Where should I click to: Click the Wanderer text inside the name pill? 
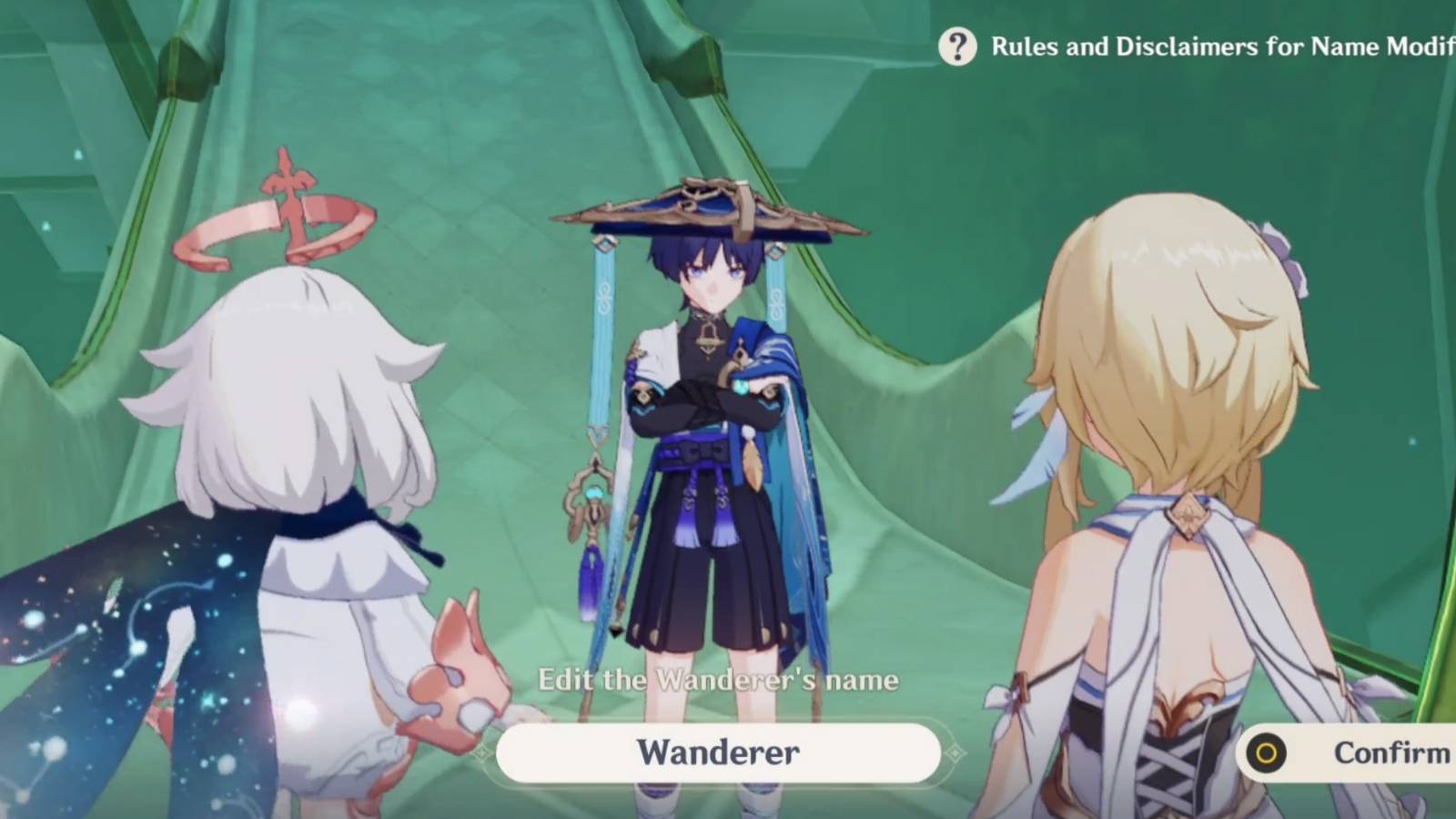coord(719,752)
